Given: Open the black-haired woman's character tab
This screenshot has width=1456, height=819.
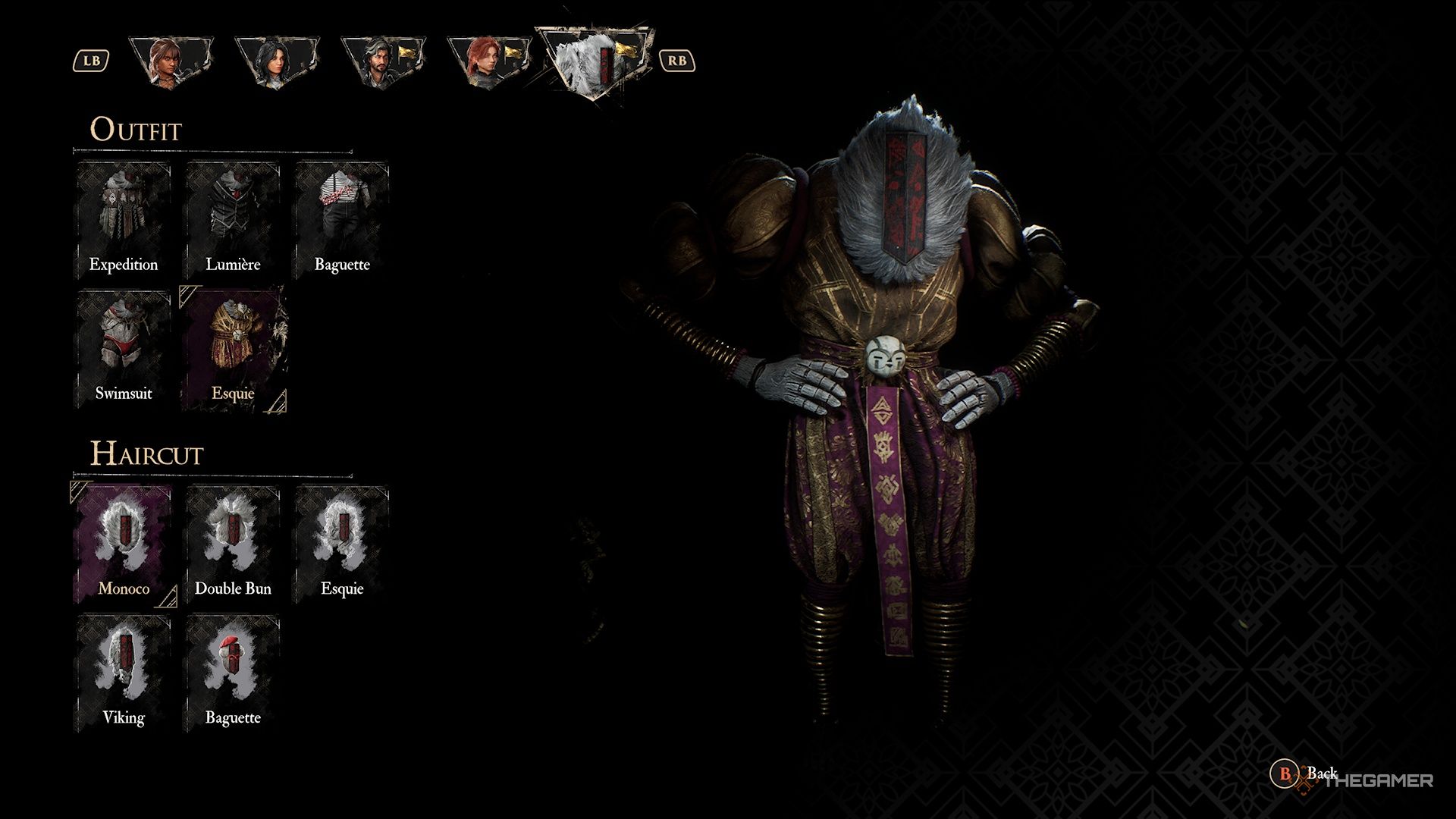Looking at the screenshot, I should 277,61.
